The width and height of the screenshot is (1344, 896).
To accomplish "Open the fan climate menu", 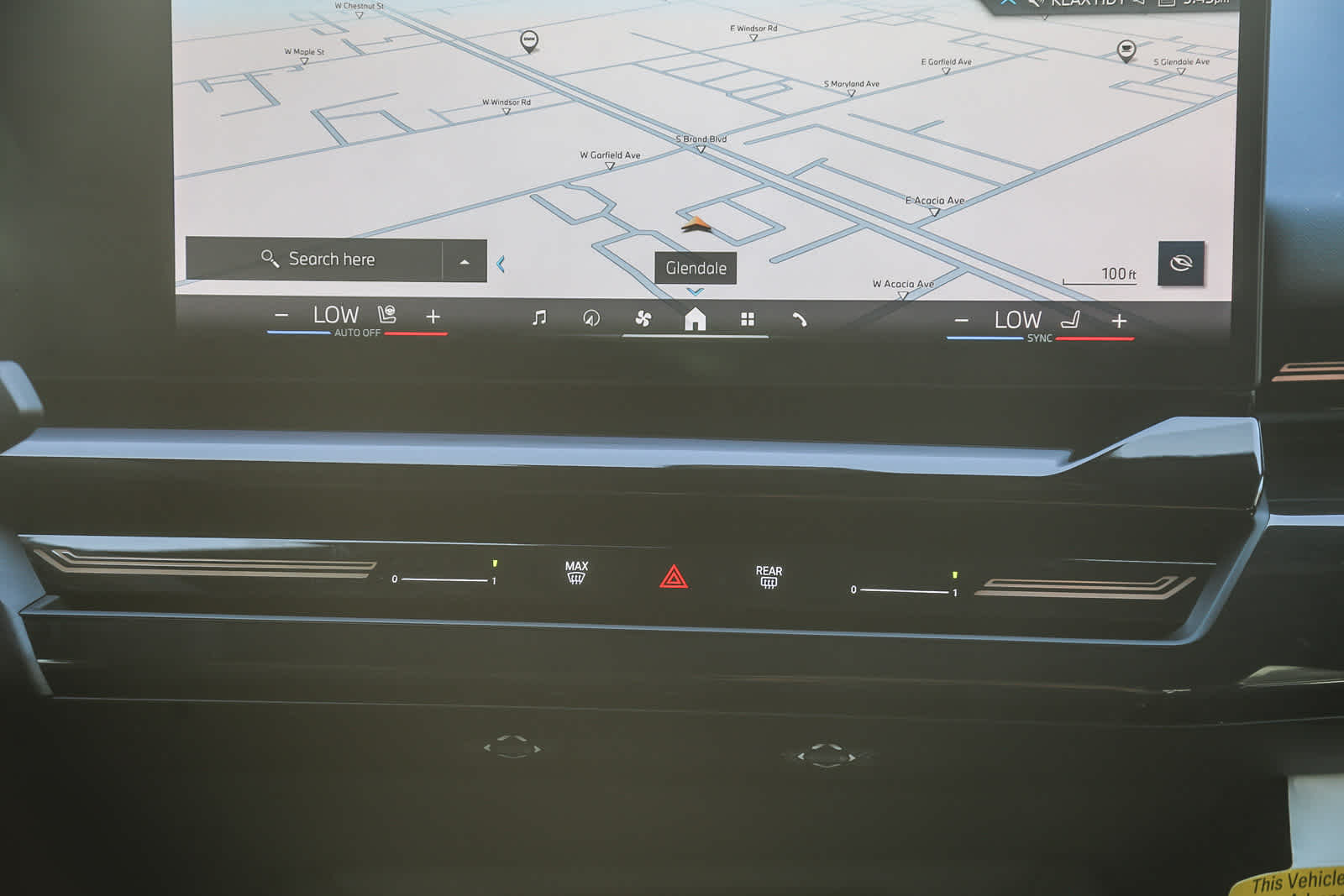I will click(643, 318).
